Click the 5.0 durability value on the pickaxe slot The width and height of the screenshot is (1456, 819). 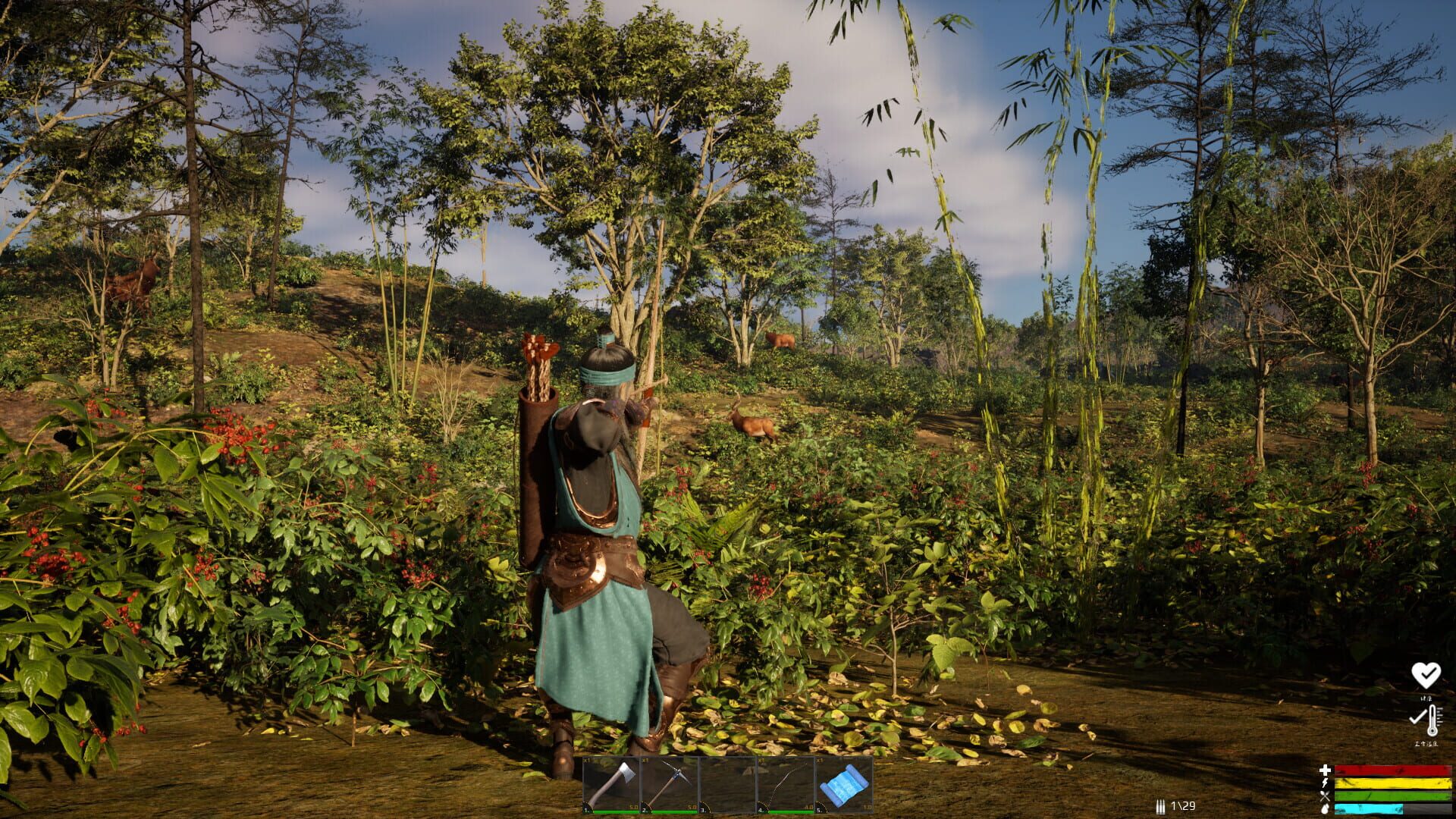point(691,807)
